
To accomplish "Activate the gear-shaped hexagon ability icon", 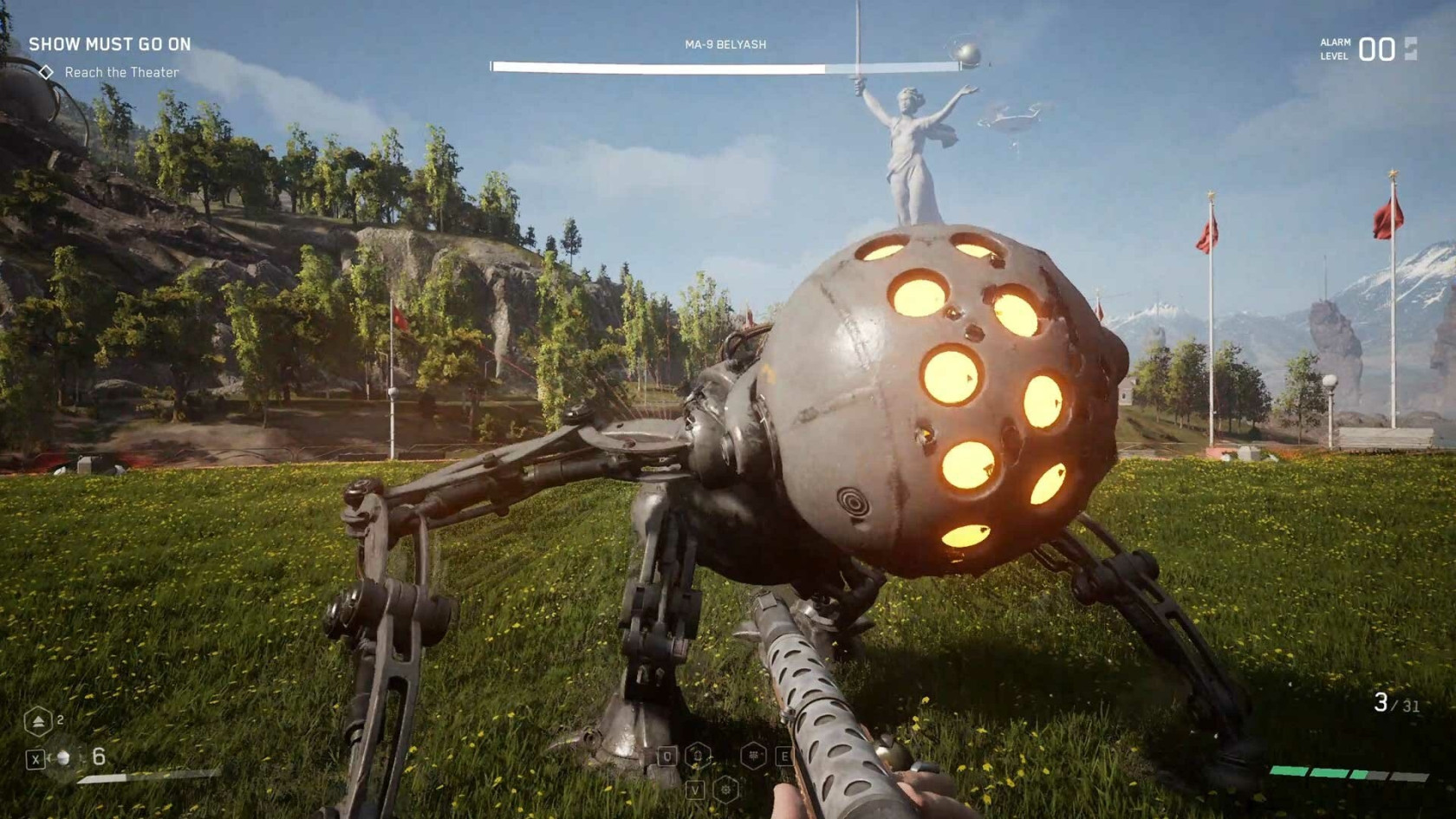I will pyautogui.click(x=726, y=789).
